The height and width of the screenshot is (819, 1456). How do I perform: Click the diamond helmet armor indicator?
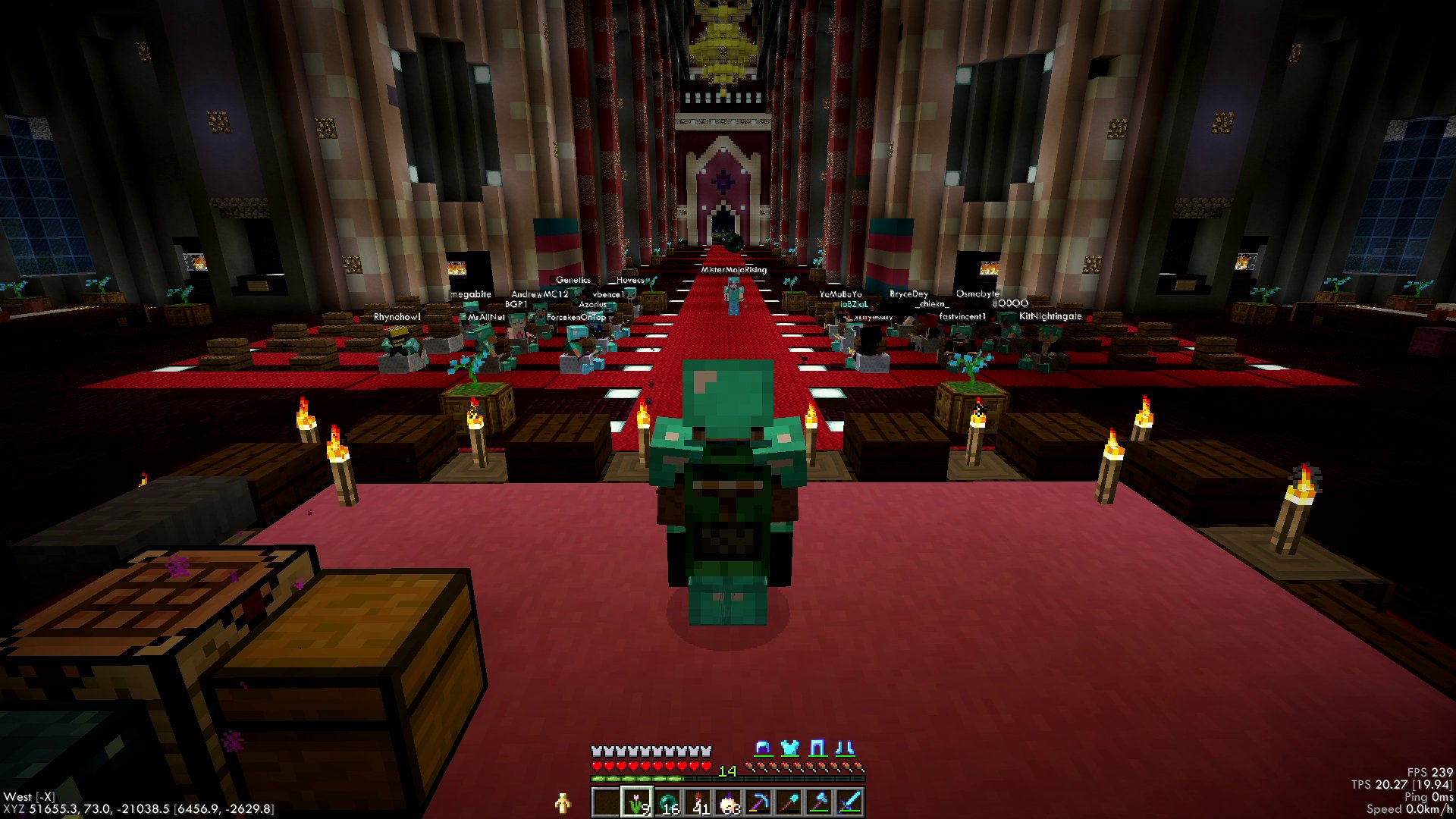pyautogui.click(x=764, y=748)
